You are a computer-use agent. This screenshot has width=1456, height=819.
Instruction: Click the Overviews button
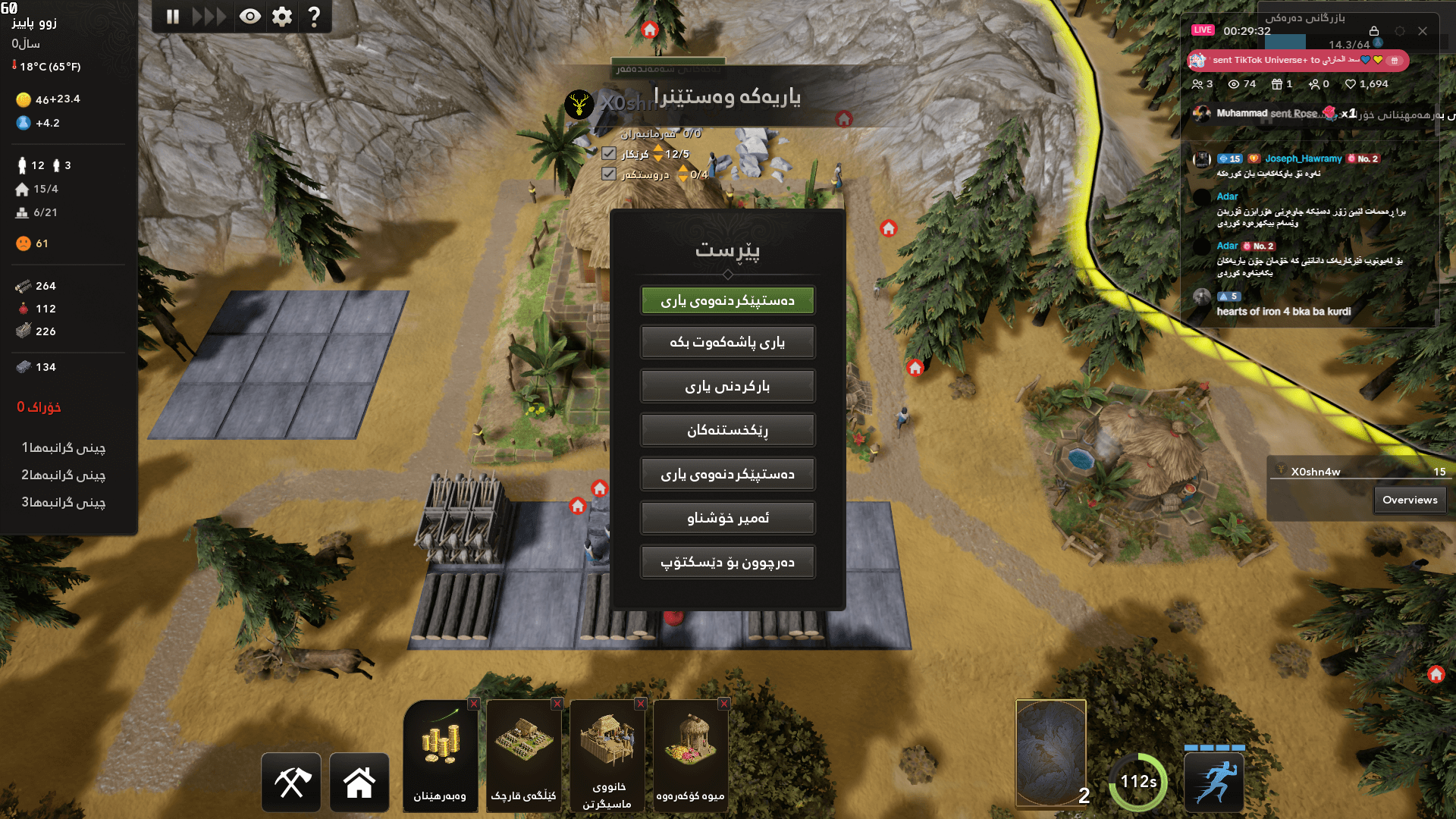pyautogui.click(x=1409, y=500)
